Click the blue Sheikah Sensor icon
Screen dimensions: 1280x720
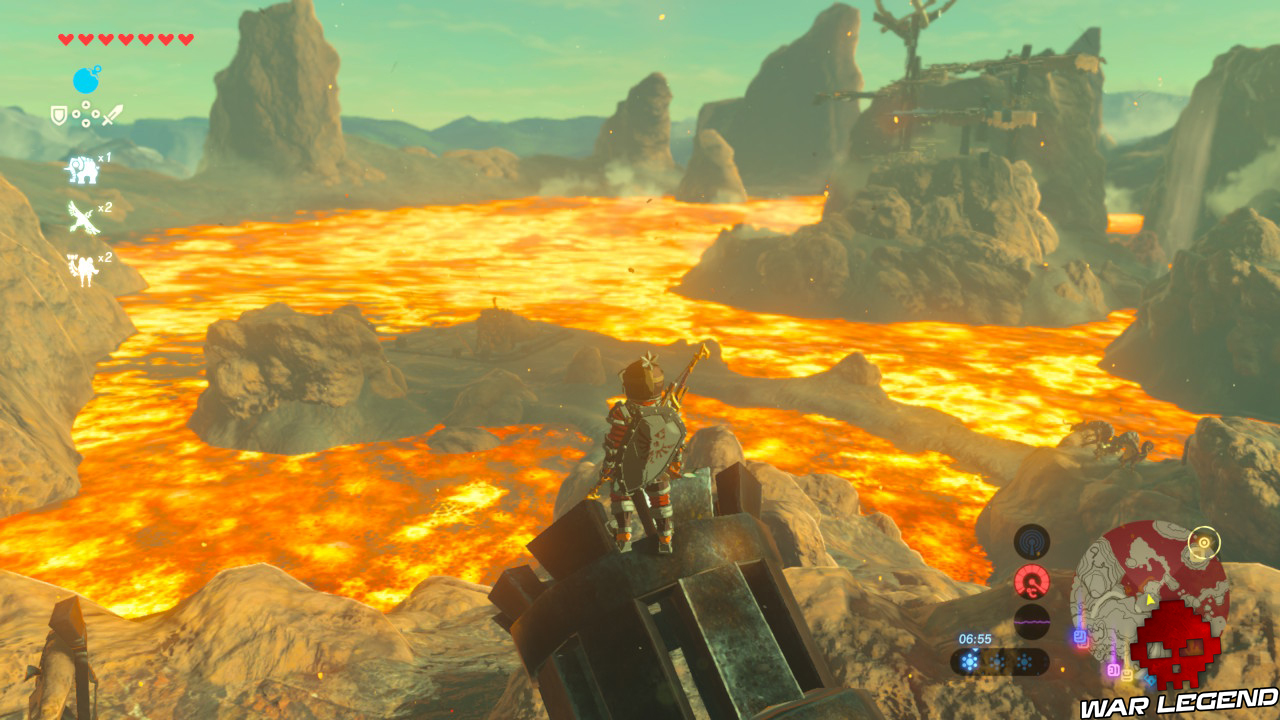click(1033, 544)
